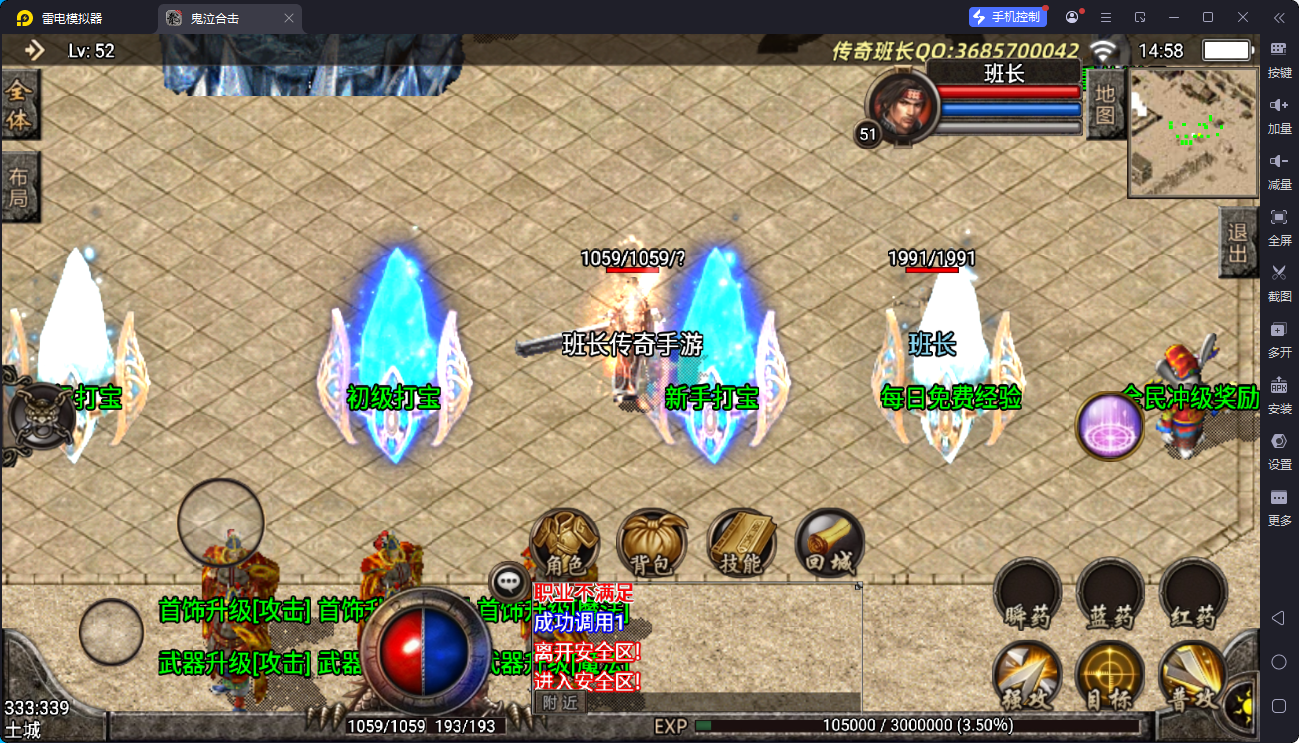
Task: Select the 蓝药 mana potion slot
Action: [x=1109, y=594]
